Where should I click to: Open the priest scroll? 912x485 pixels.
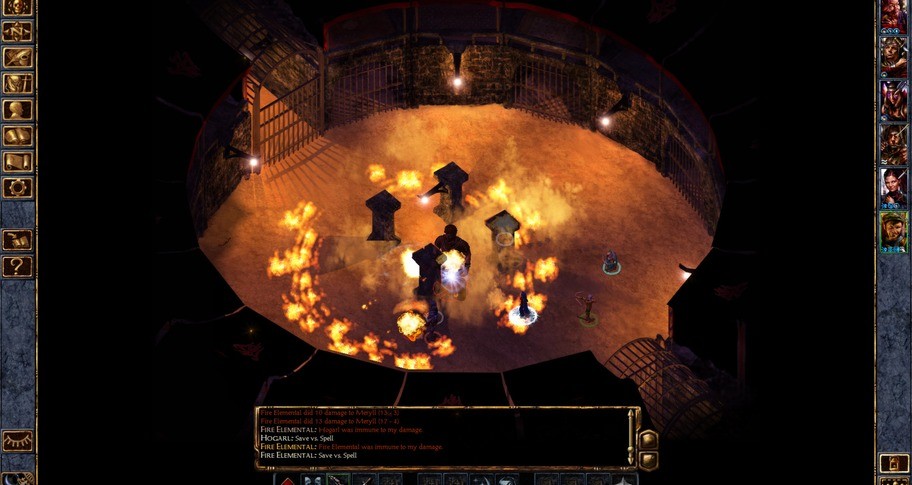[x=18, y=161]
